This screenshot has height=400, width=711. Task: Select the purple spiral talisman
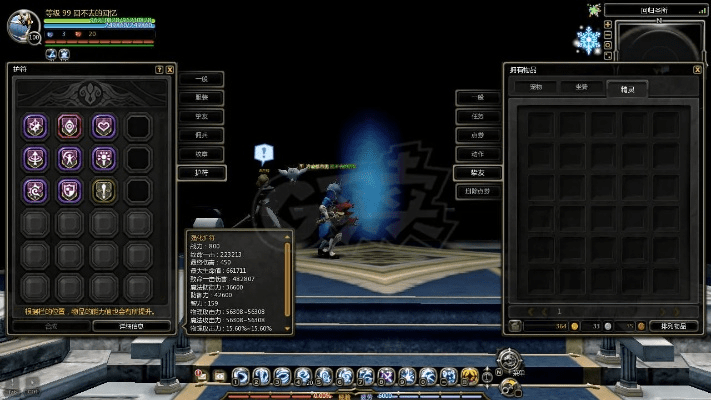[34, 190]
